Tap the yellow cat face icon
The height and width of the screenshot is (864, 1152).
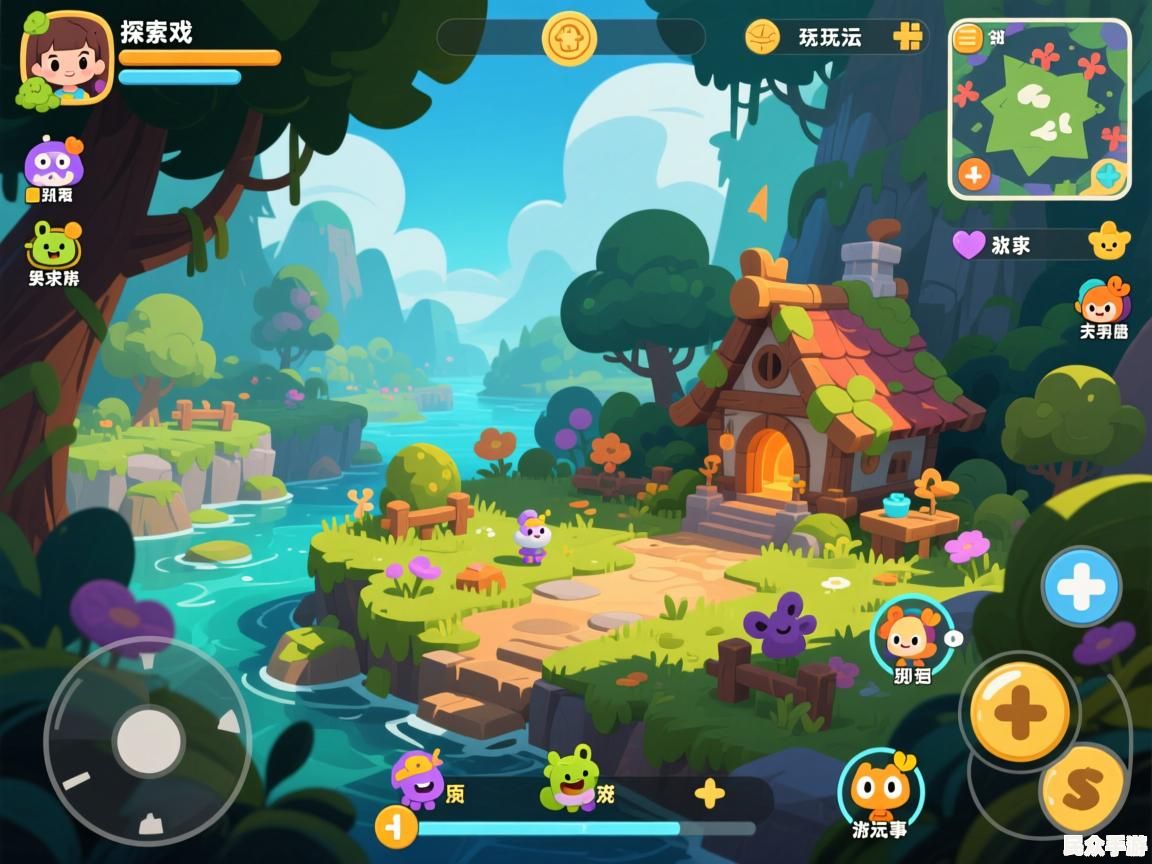[x=1108, y=241]
